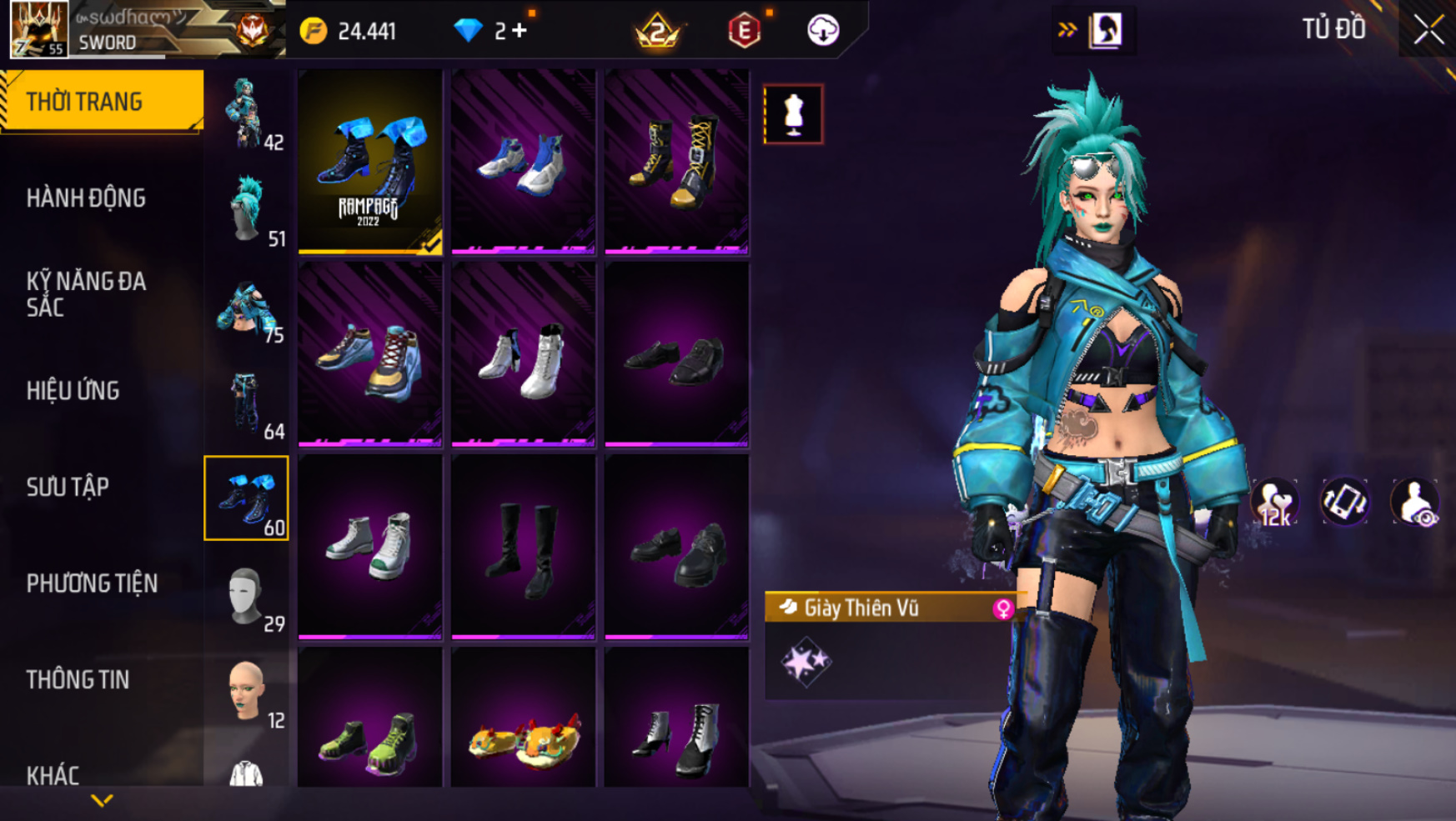
Task: Open the Hiệu Ứng menu
Action: point(73,391)
